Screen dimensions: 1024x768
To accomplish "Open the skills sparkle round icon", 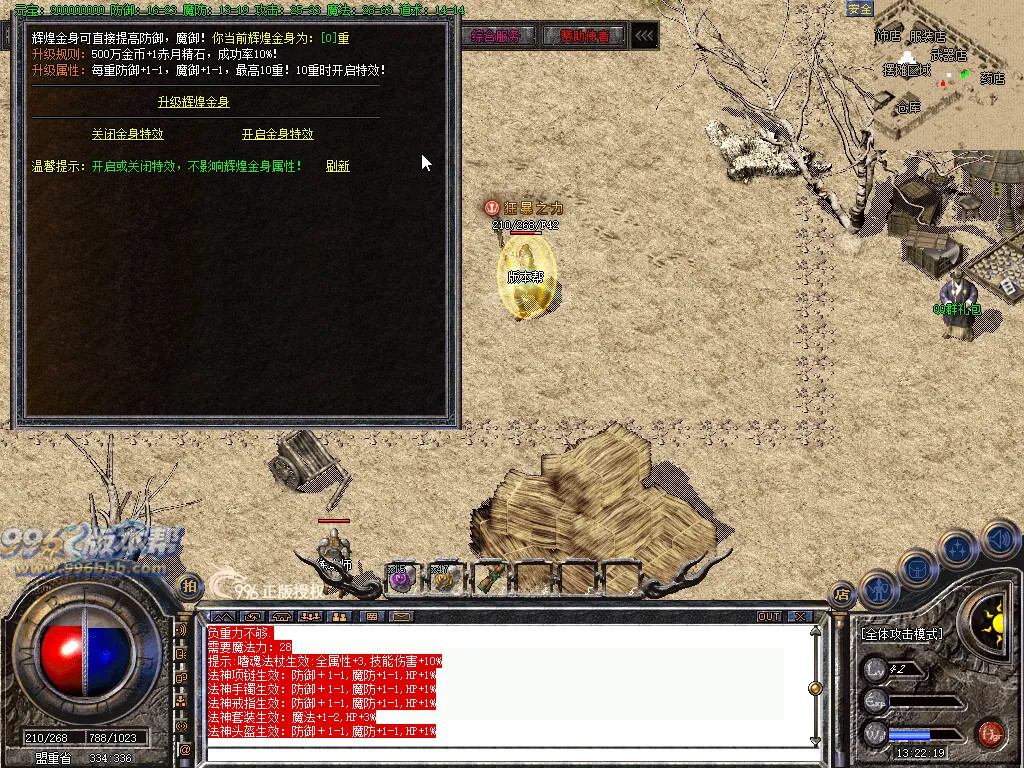I will point(958,548).
